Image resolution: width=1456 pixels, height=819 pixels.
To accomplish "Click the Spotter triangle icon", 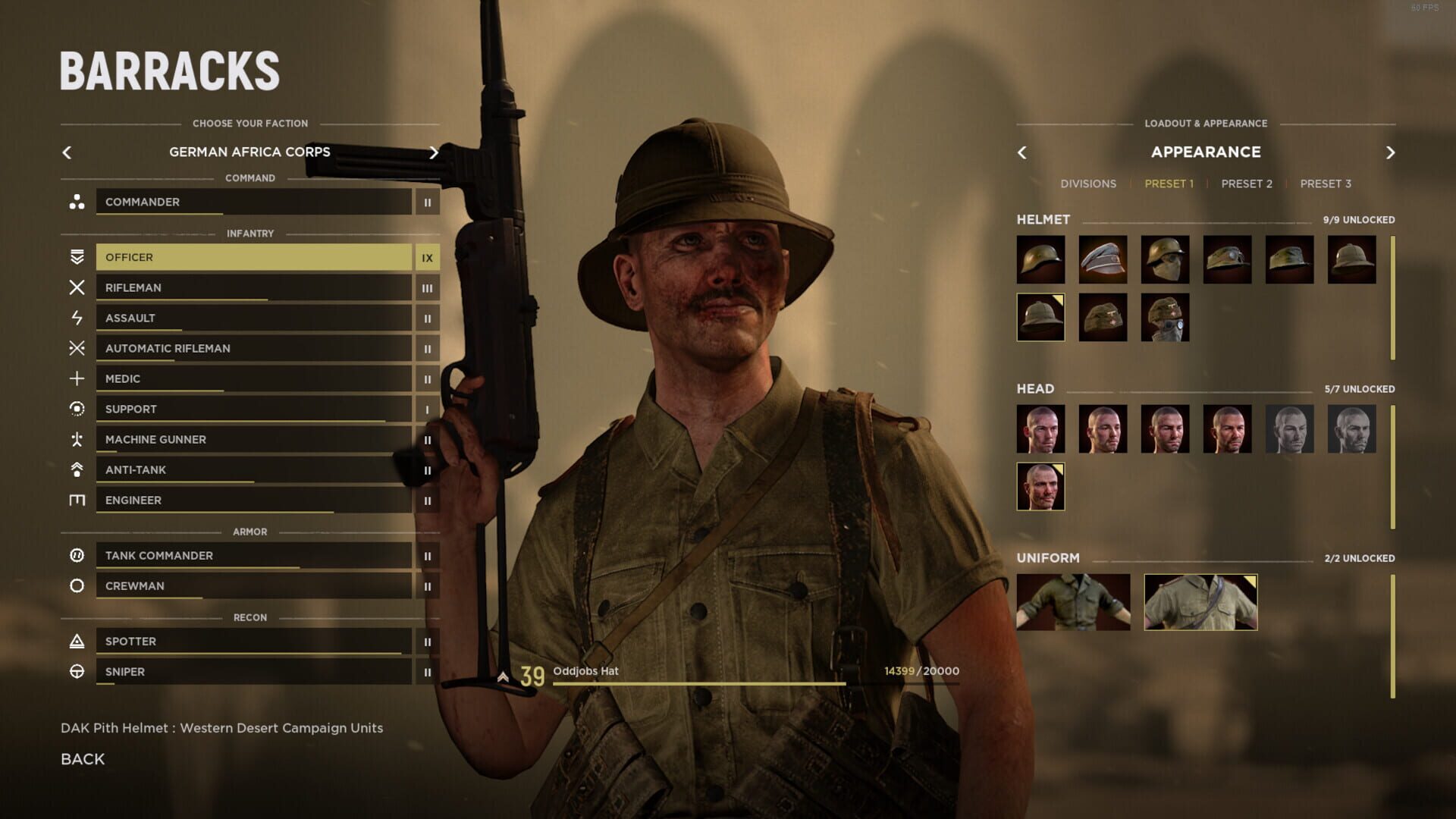I will pos(77,641).
